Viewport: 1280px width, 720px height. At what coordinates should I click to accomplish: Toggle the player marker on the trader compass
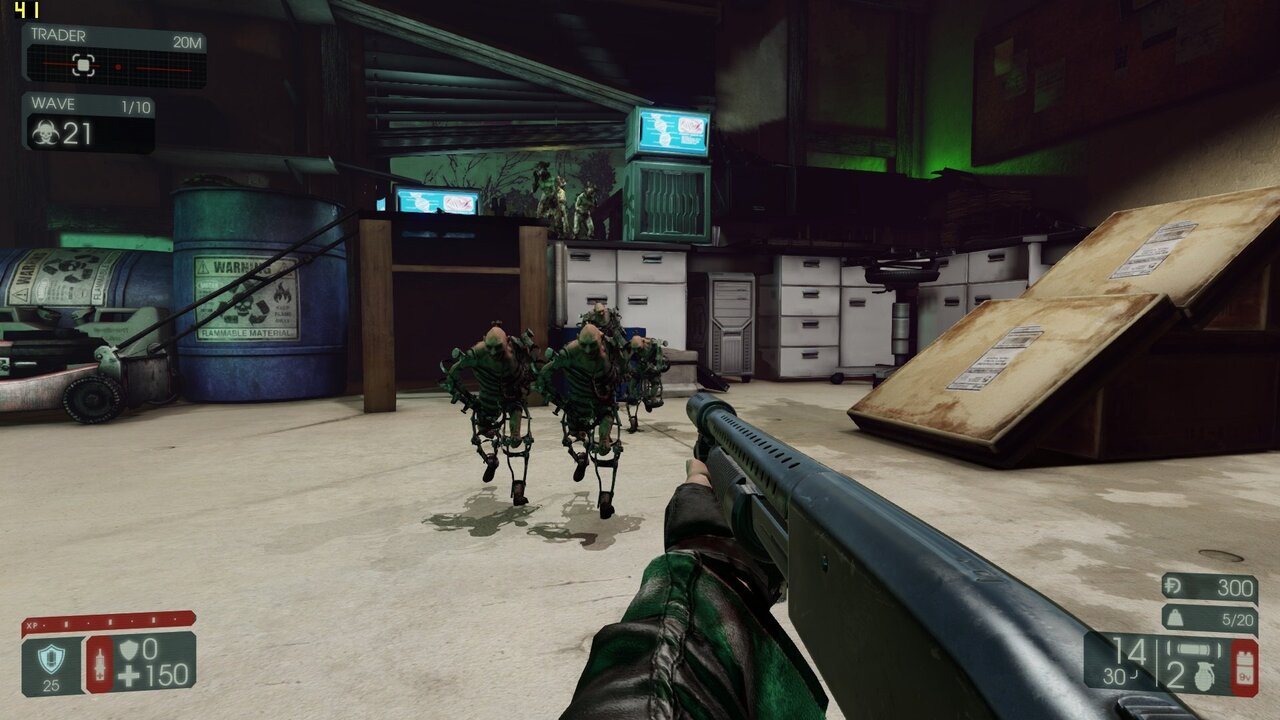click(83, 64)
